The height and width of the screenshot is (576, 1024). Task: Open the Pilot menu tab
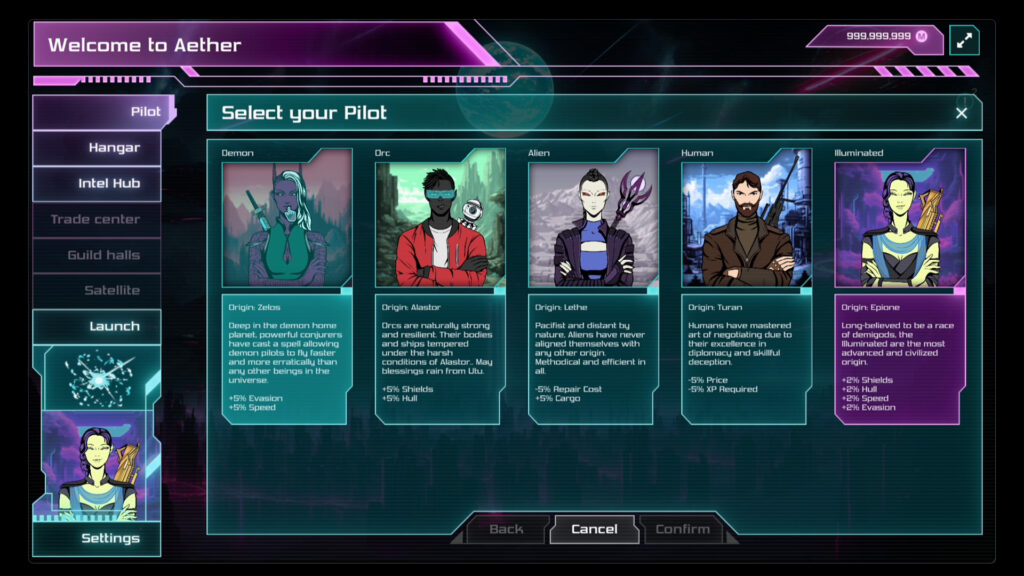point(103,112)
